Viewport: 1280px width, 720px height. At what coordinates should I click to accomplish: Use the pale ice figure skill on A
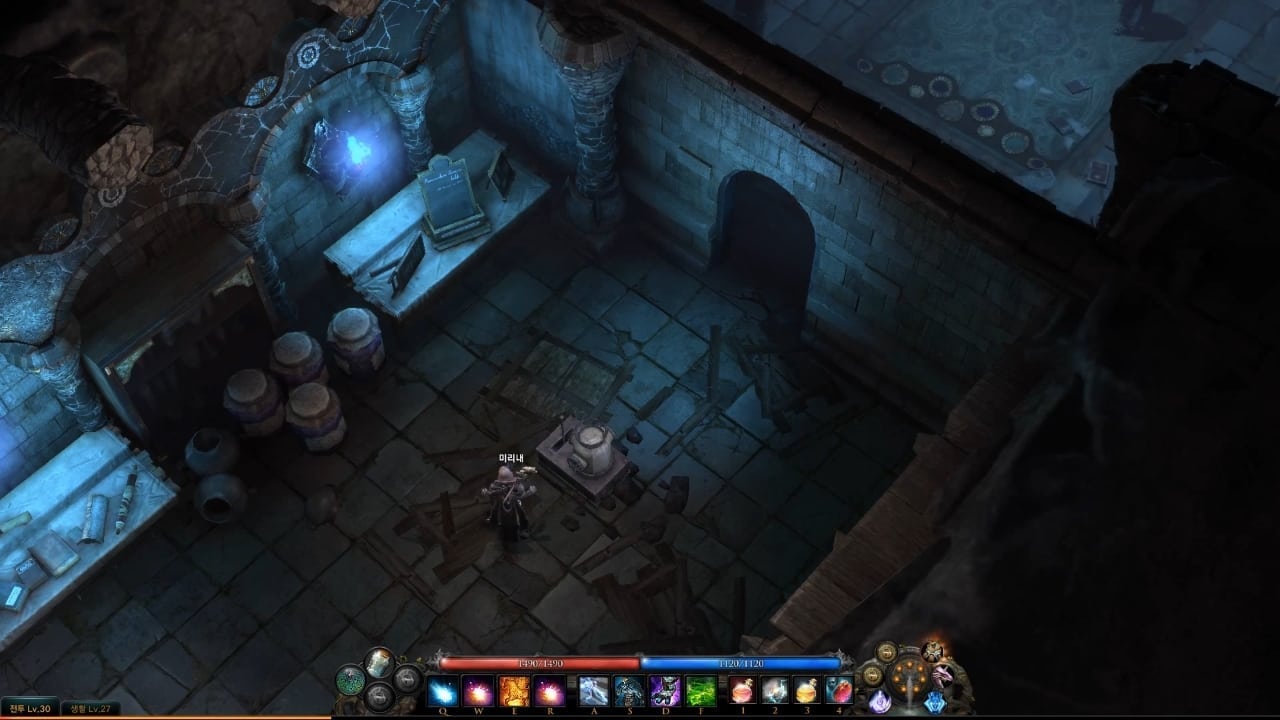(x=594, y=690)
